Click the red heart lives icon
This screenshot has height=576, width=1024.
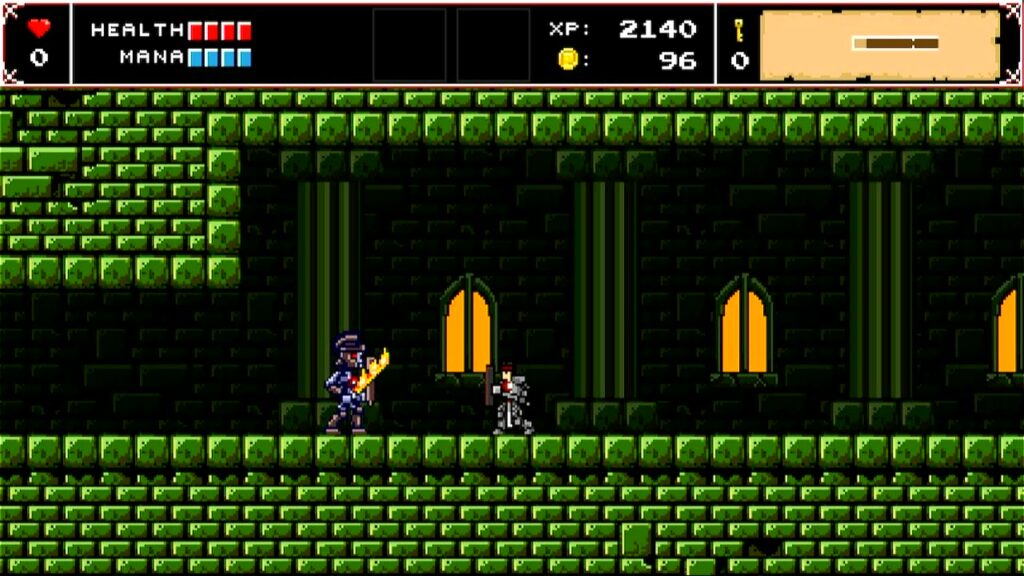pyautogui.click(x=38, y=28)
